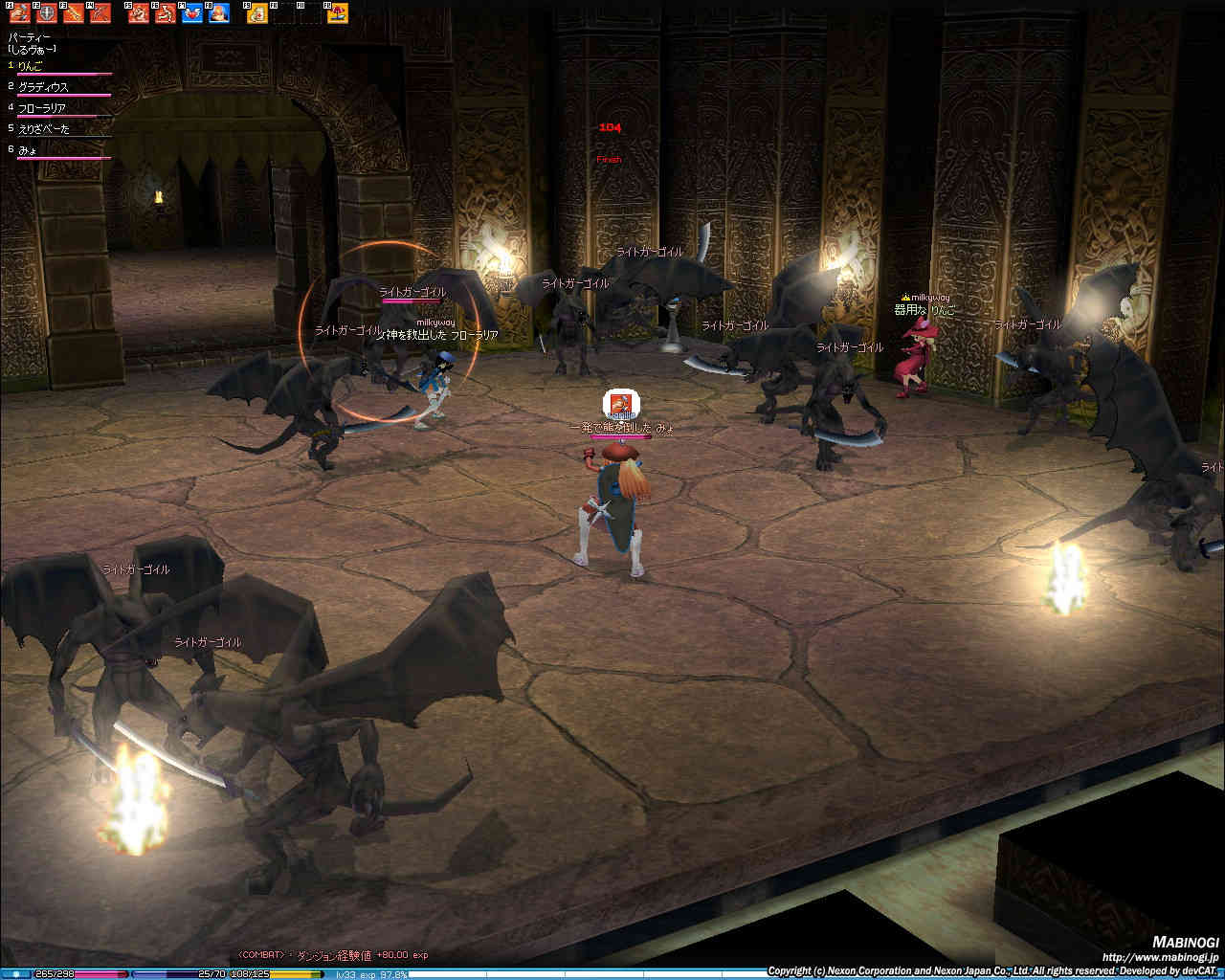Pick party member えりざべーた
This screenshot has width=1225, height=980.
click(43, 129)
